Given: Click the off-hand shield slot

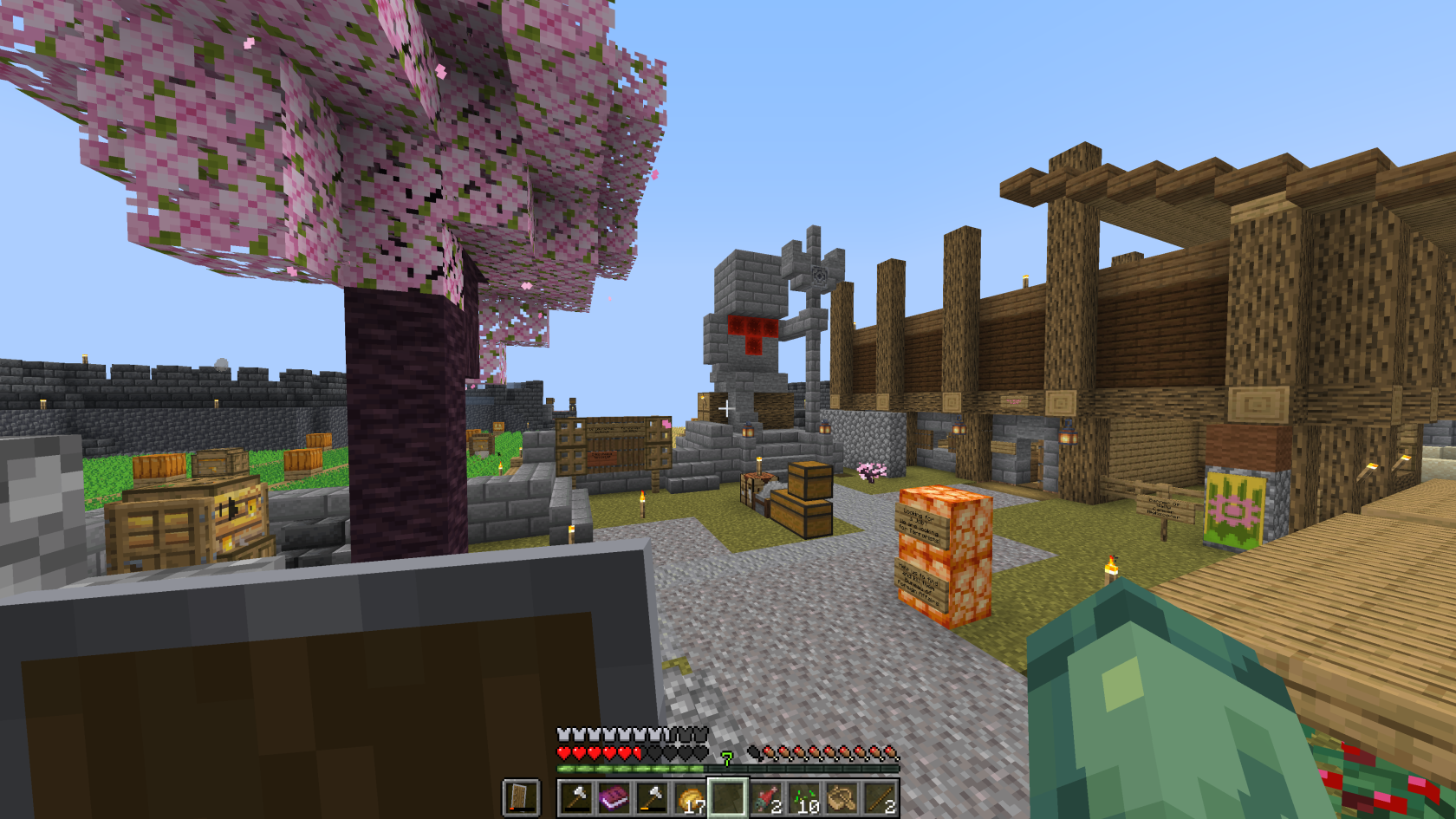Looking at the screenshot, I should (x=521, y=797).
